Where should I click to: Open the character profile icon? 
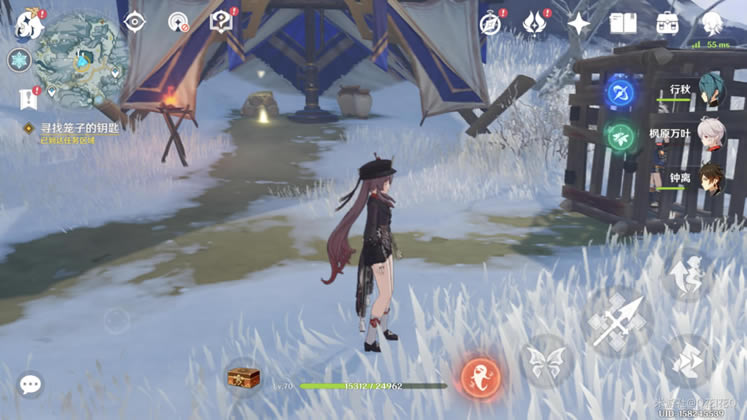coord(713,23)
